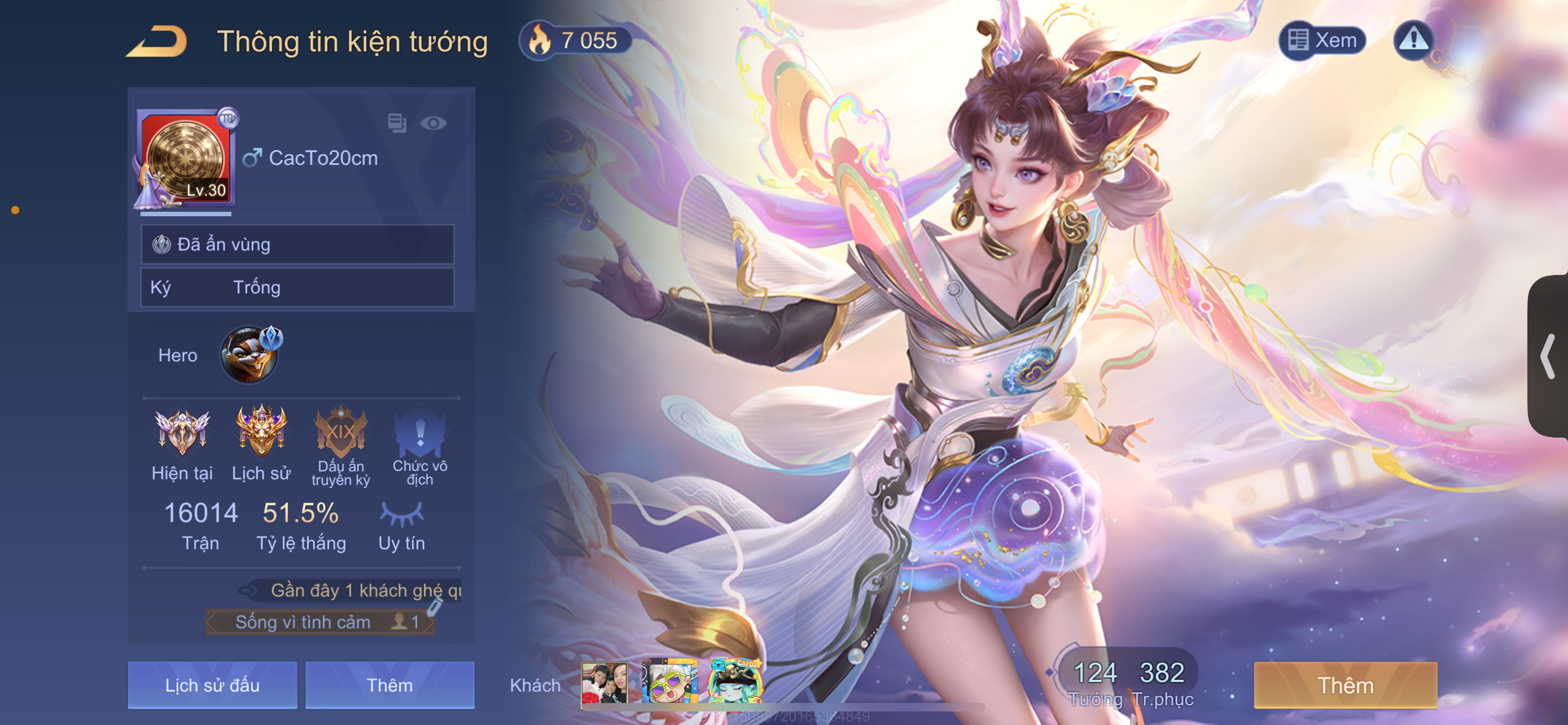
Task: Open the first visitor's family photo avatar
Action: [604, 683]
